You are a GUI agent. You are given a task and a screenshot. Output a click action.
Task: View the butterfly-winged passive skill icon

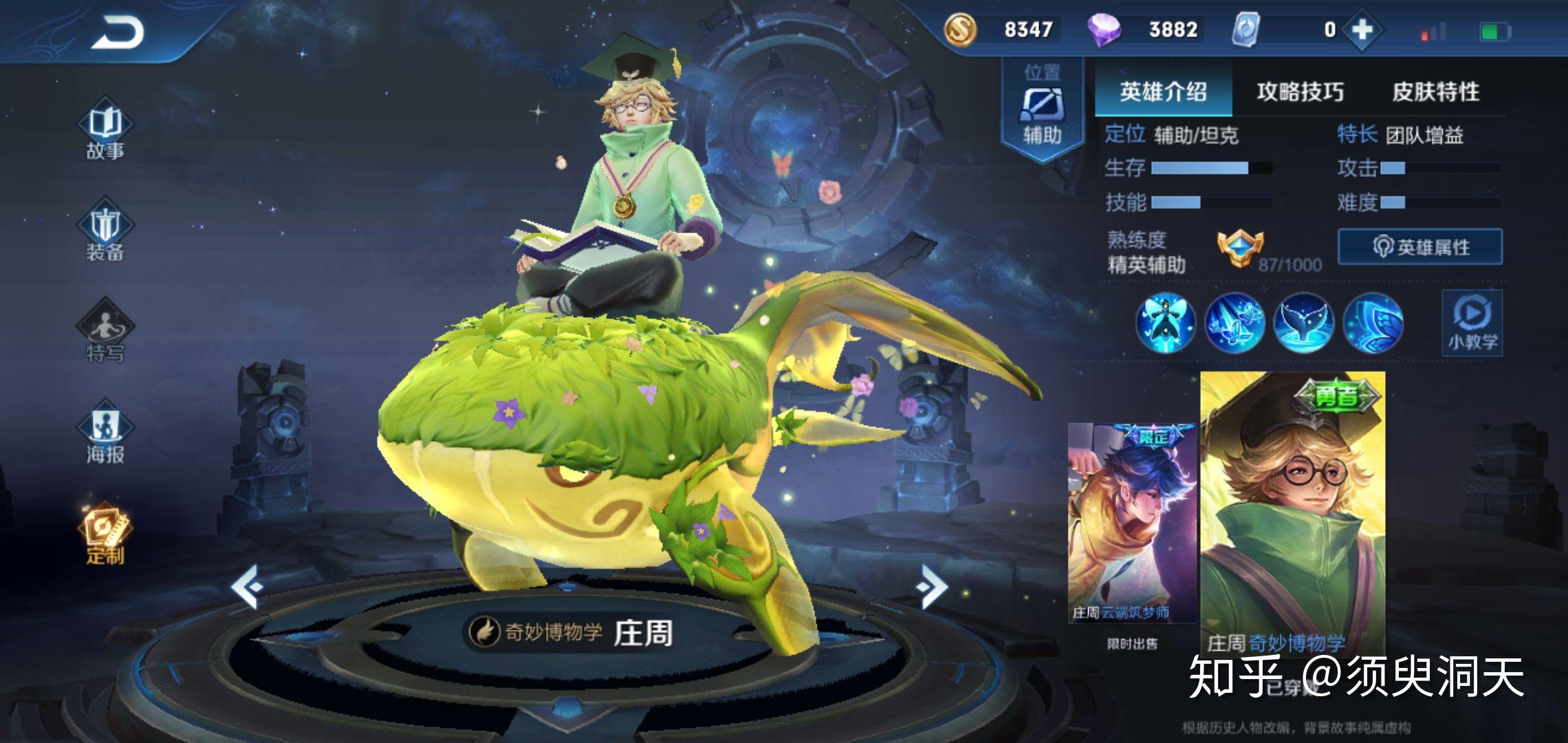click(x=1166, y=323)
